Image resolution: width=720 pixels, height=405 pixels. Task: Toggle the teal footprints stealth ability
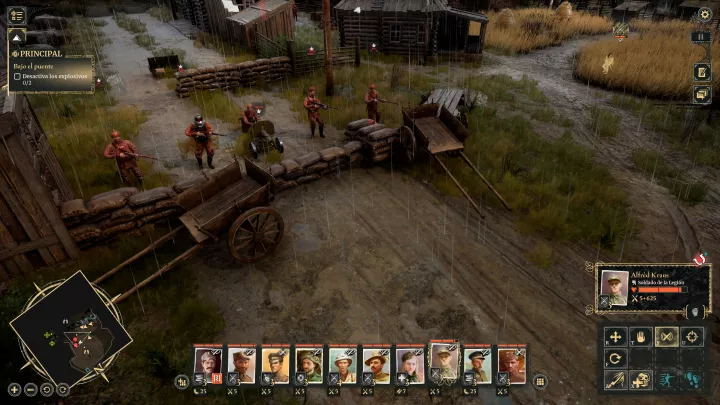point(692,380)
